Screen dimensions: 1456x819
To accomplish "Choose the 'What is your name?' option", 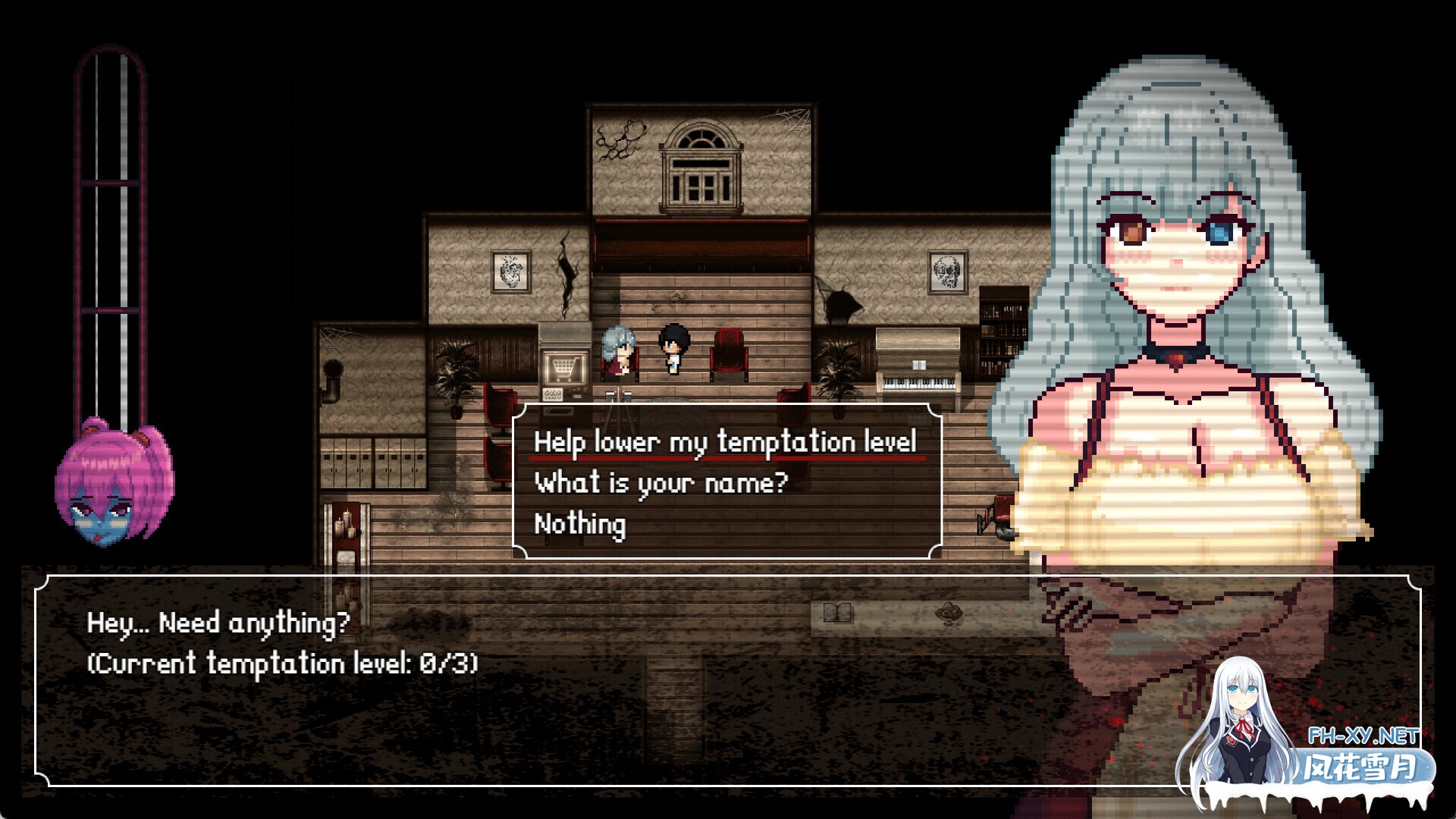I will click(660, 482).
